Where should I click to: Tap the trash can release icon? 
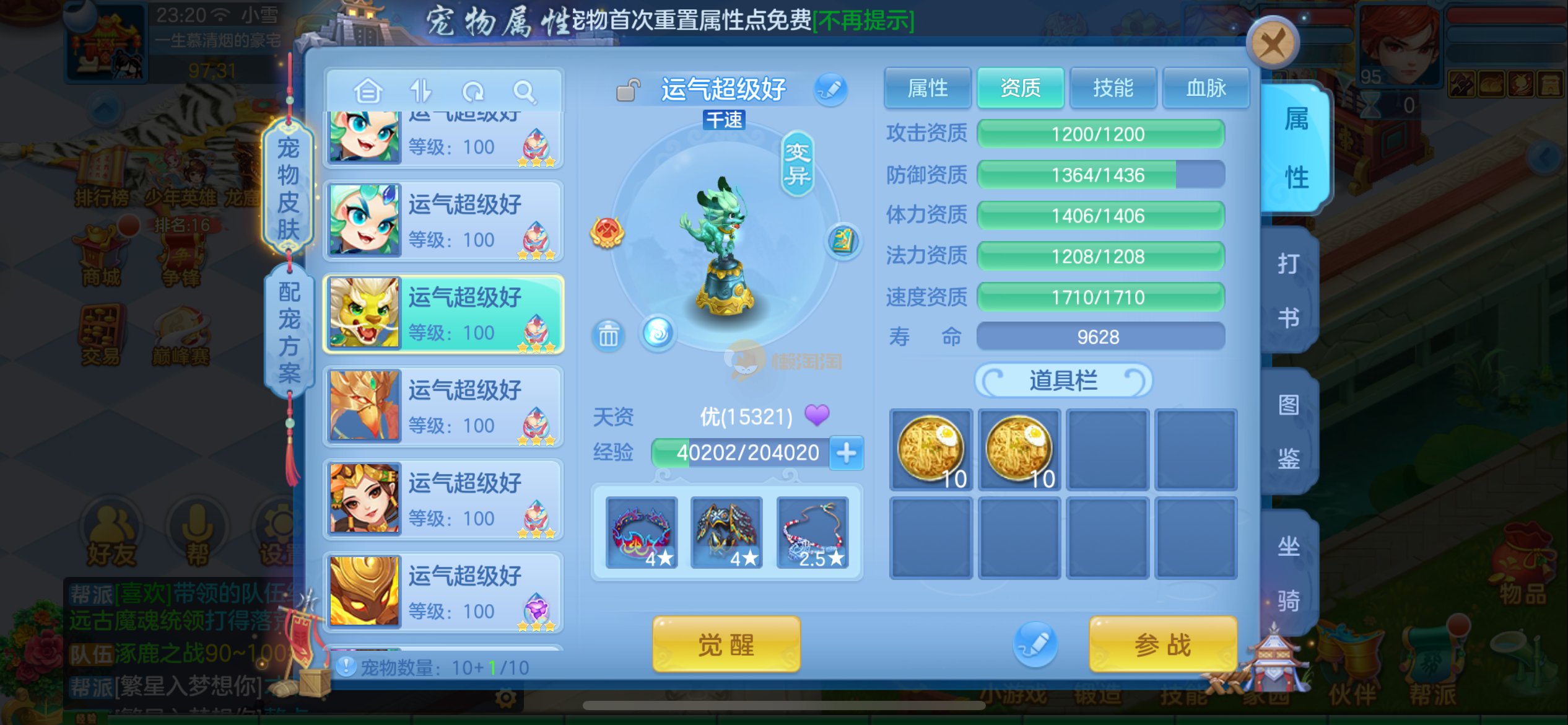(x=608, y=336)
